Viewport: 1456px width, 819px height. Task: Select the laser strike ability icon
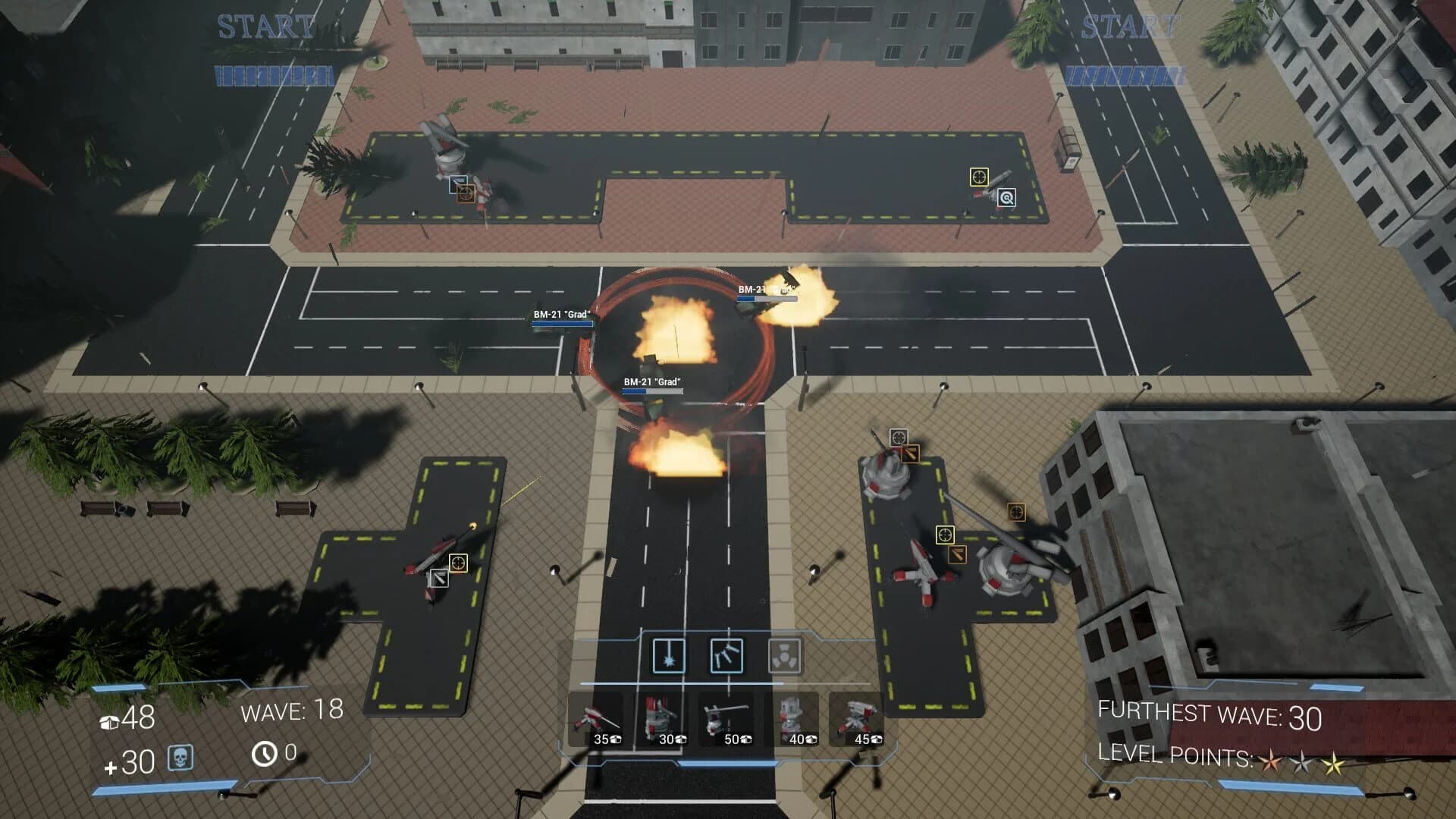[x=669, y=656]
